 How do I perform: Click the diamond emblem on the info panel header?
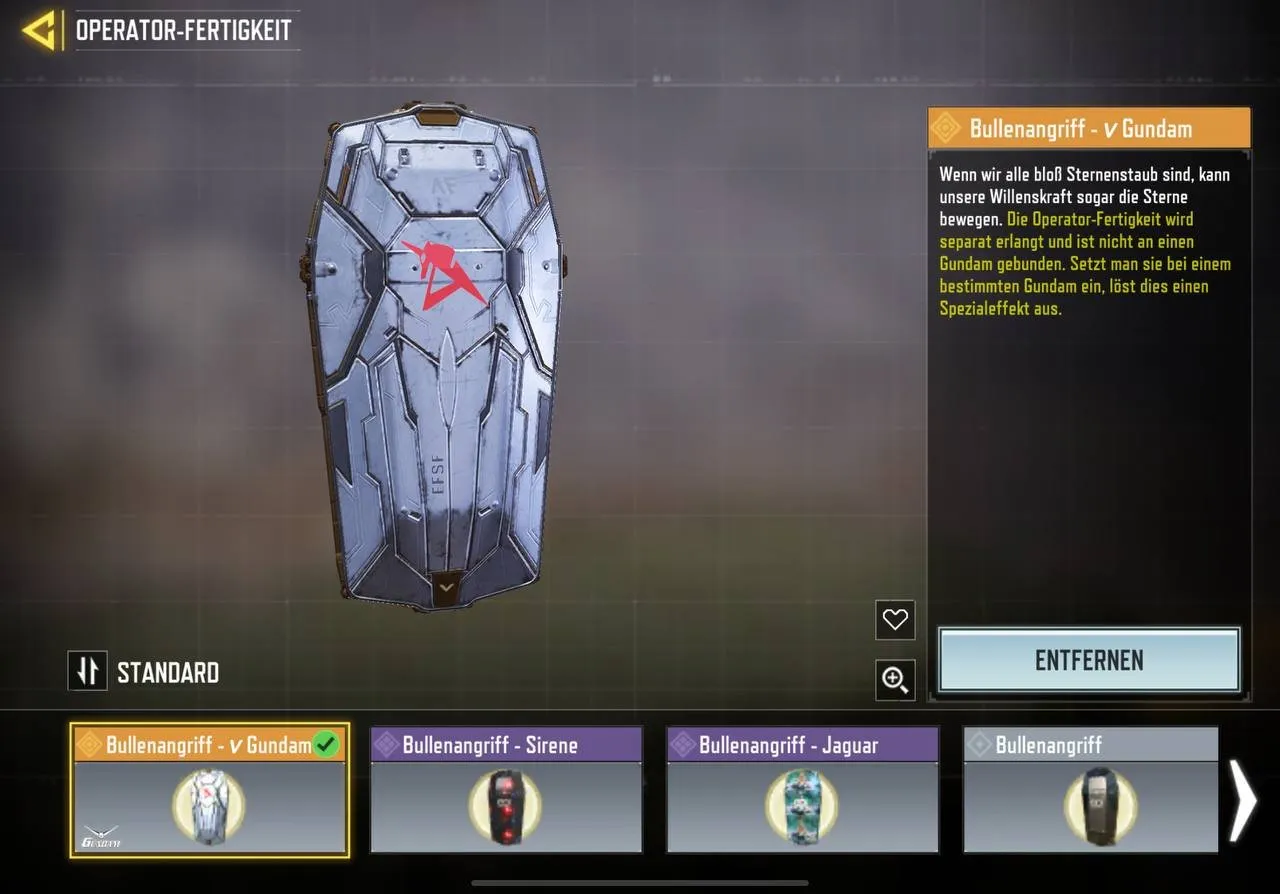tap(947, 128)
